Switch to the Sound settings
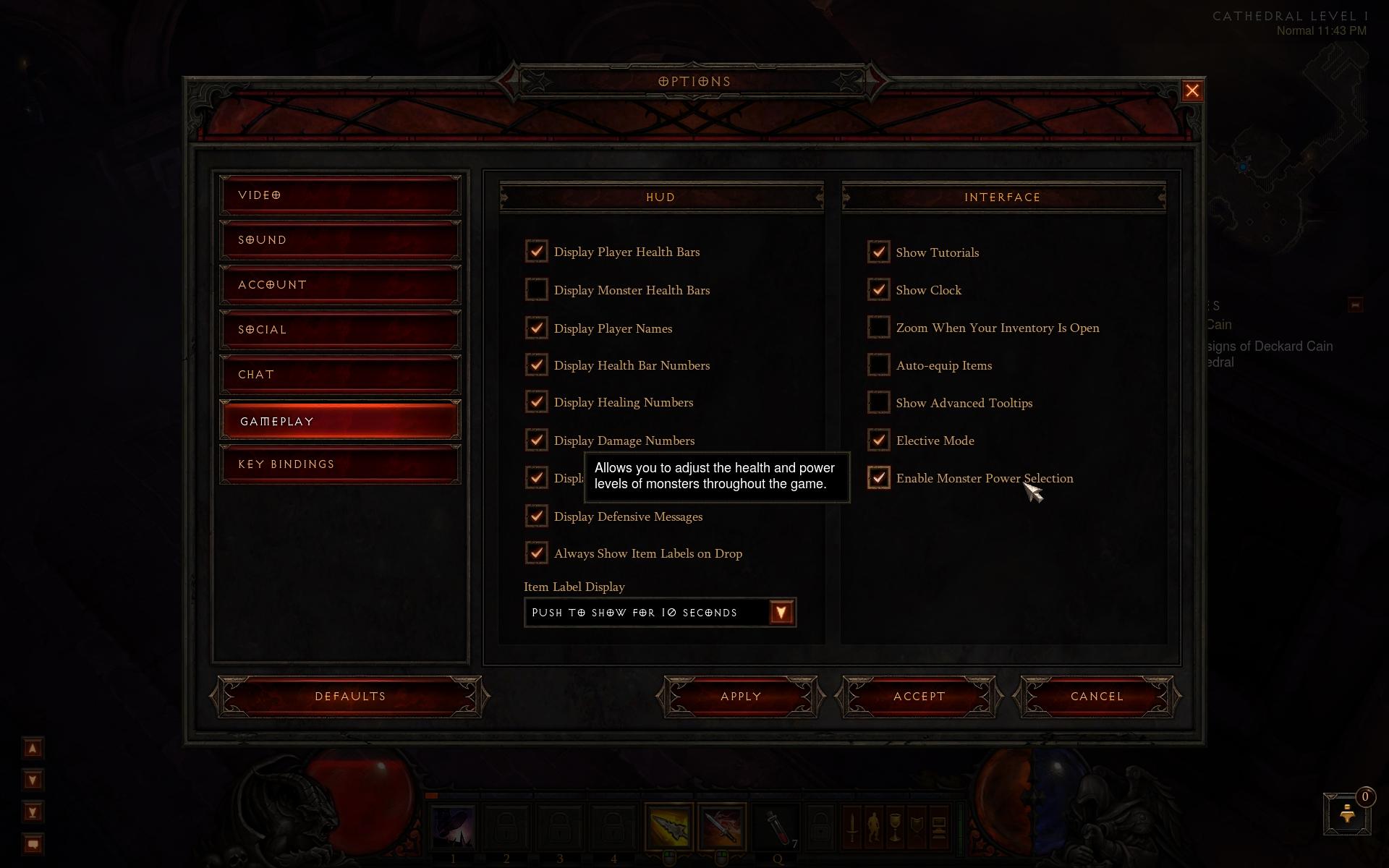Image resolution: width=1389 pixels, height=868 pixels. tap(340, 240)
